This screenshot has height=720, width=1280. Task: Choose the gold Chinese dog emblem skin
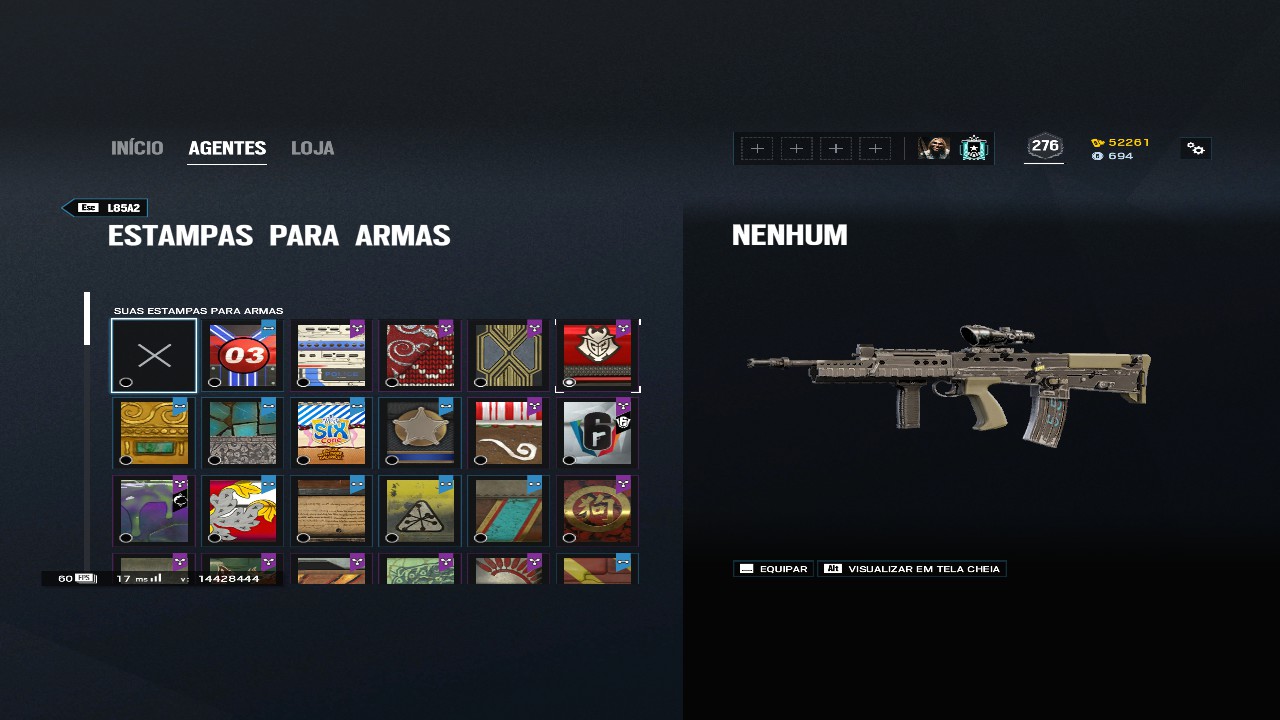pos(597,511)
